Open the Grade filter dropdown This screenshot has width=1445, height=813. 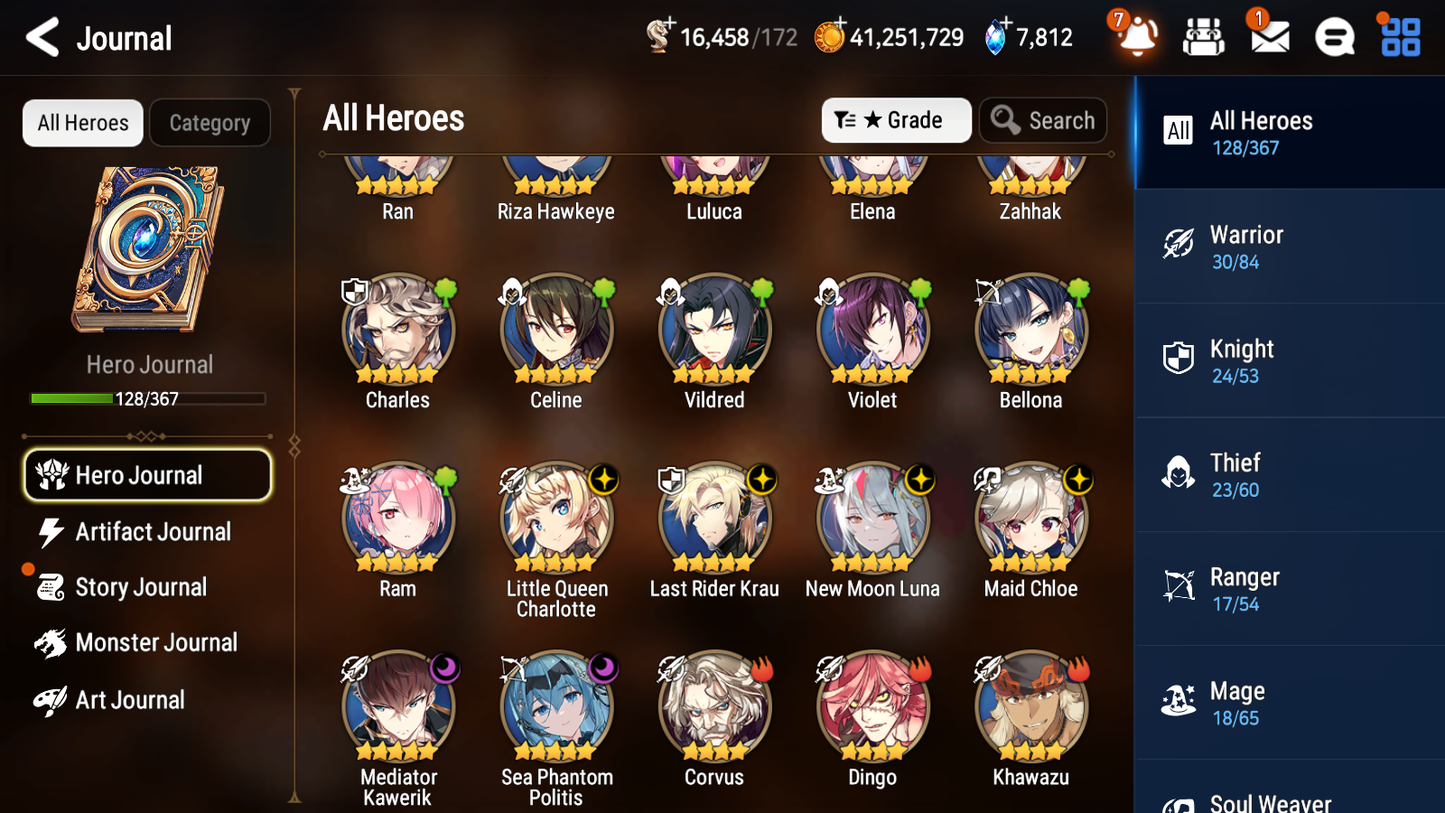pos(896,120)
